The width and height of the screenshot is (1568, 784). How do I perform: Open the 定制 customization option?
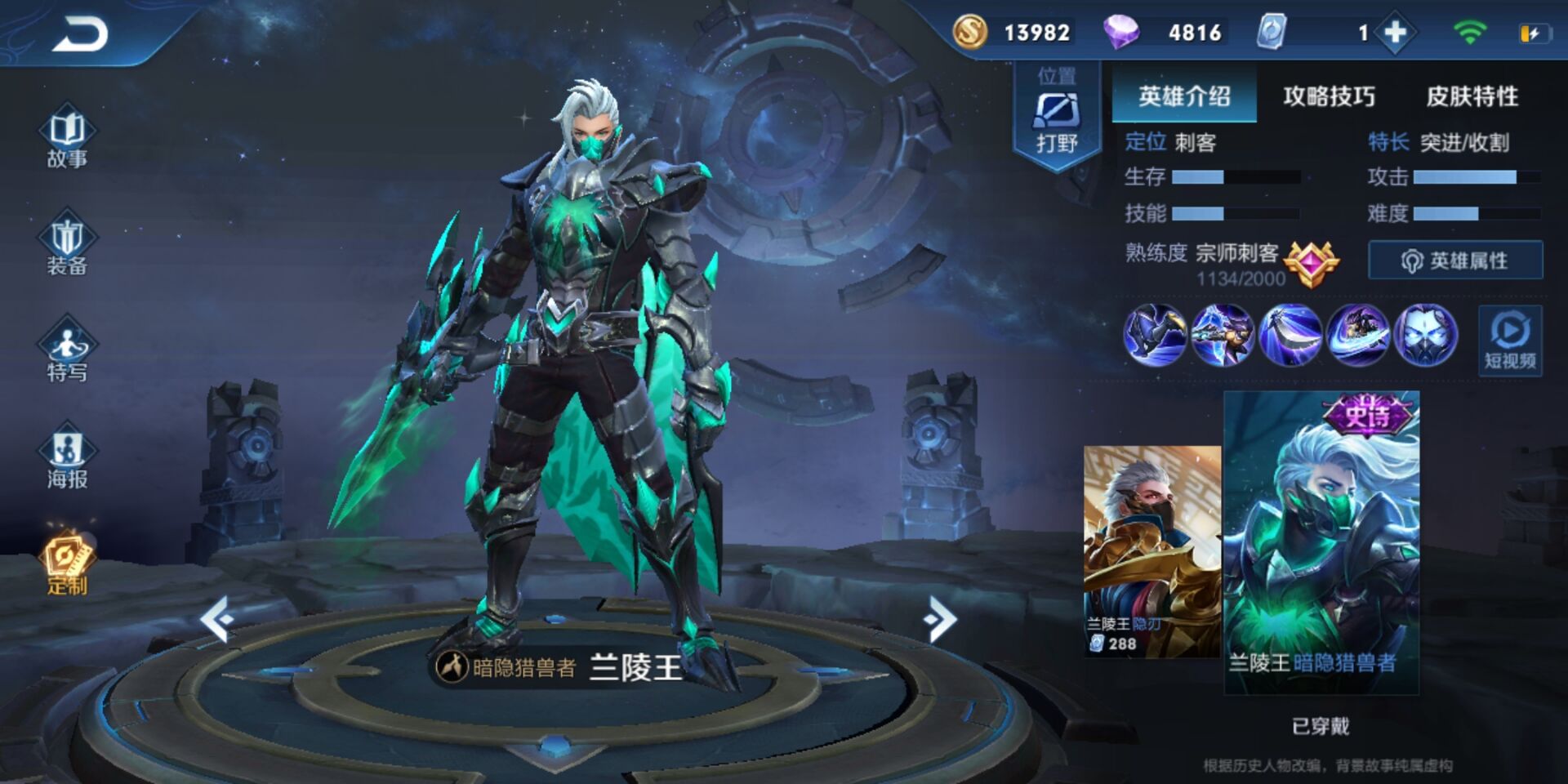pos(67,565)
